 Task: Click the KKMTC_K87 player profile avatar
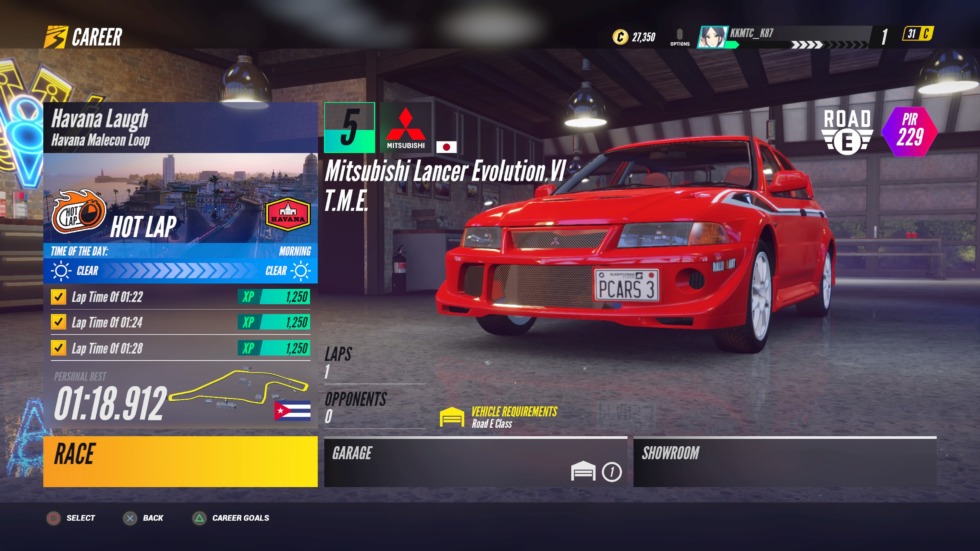(712, 37)
